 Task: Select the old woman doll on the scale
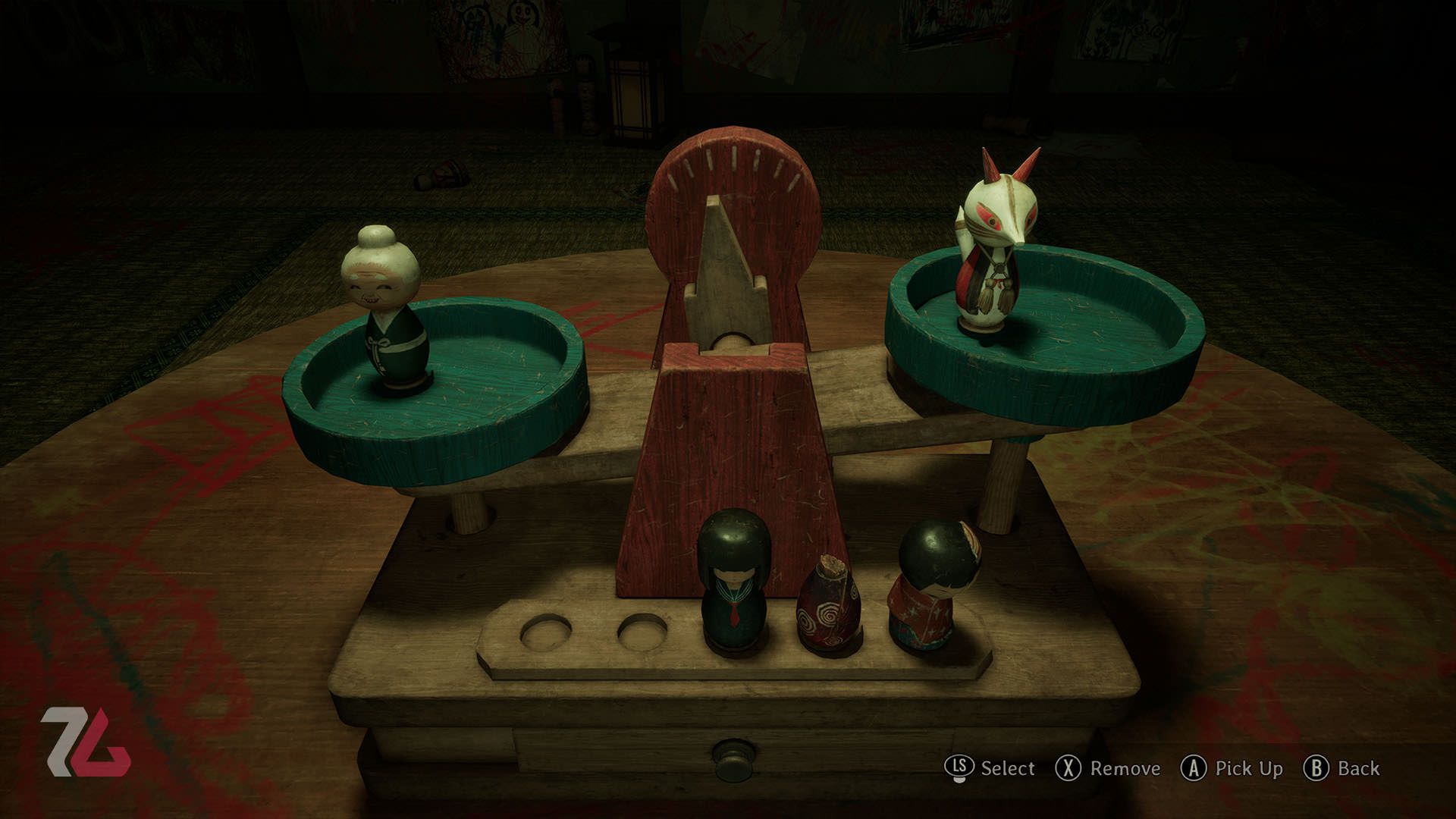tap(387, 311)
